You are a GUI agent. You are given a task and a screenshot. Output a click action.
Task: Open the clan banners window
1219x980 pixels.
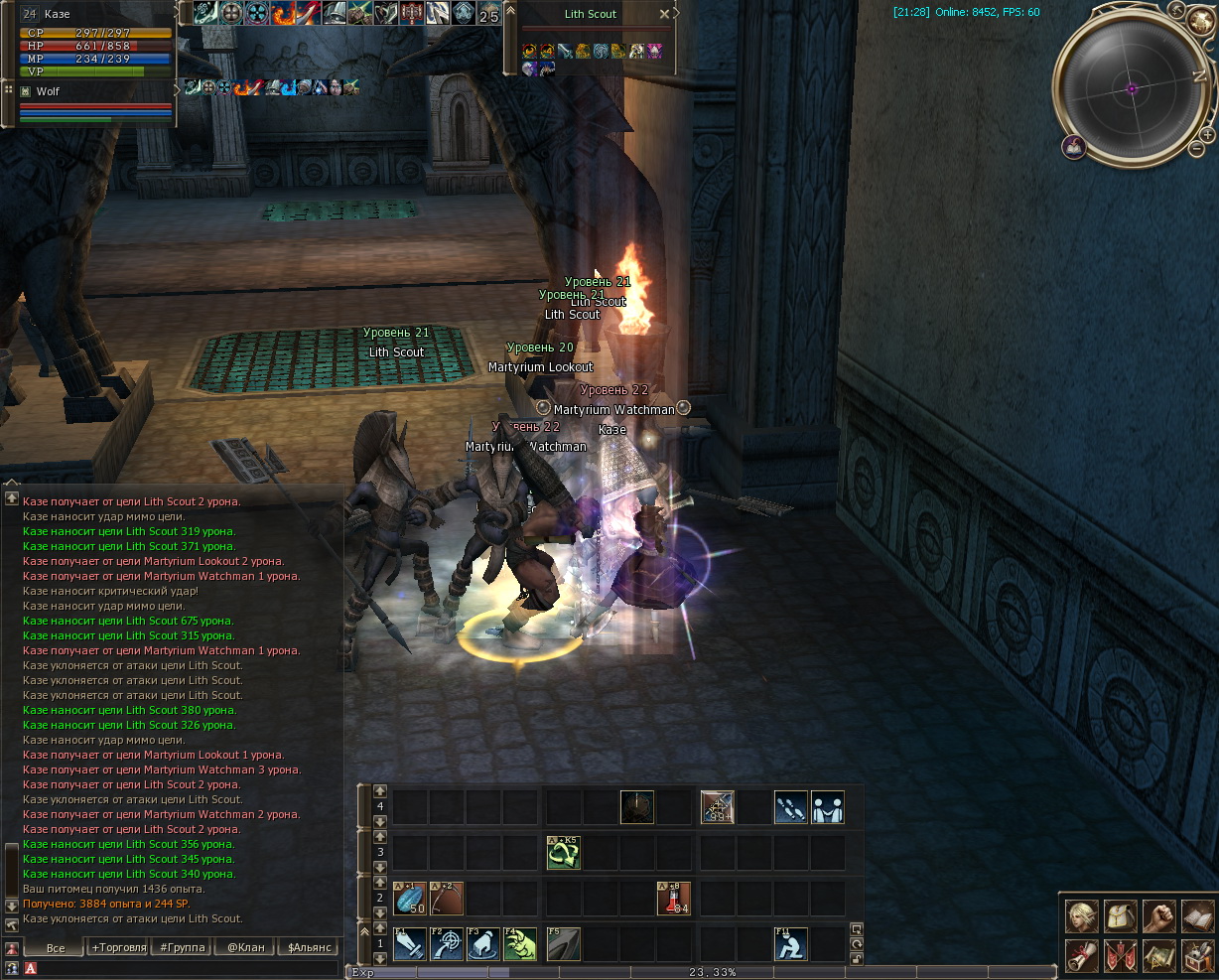1121,955
